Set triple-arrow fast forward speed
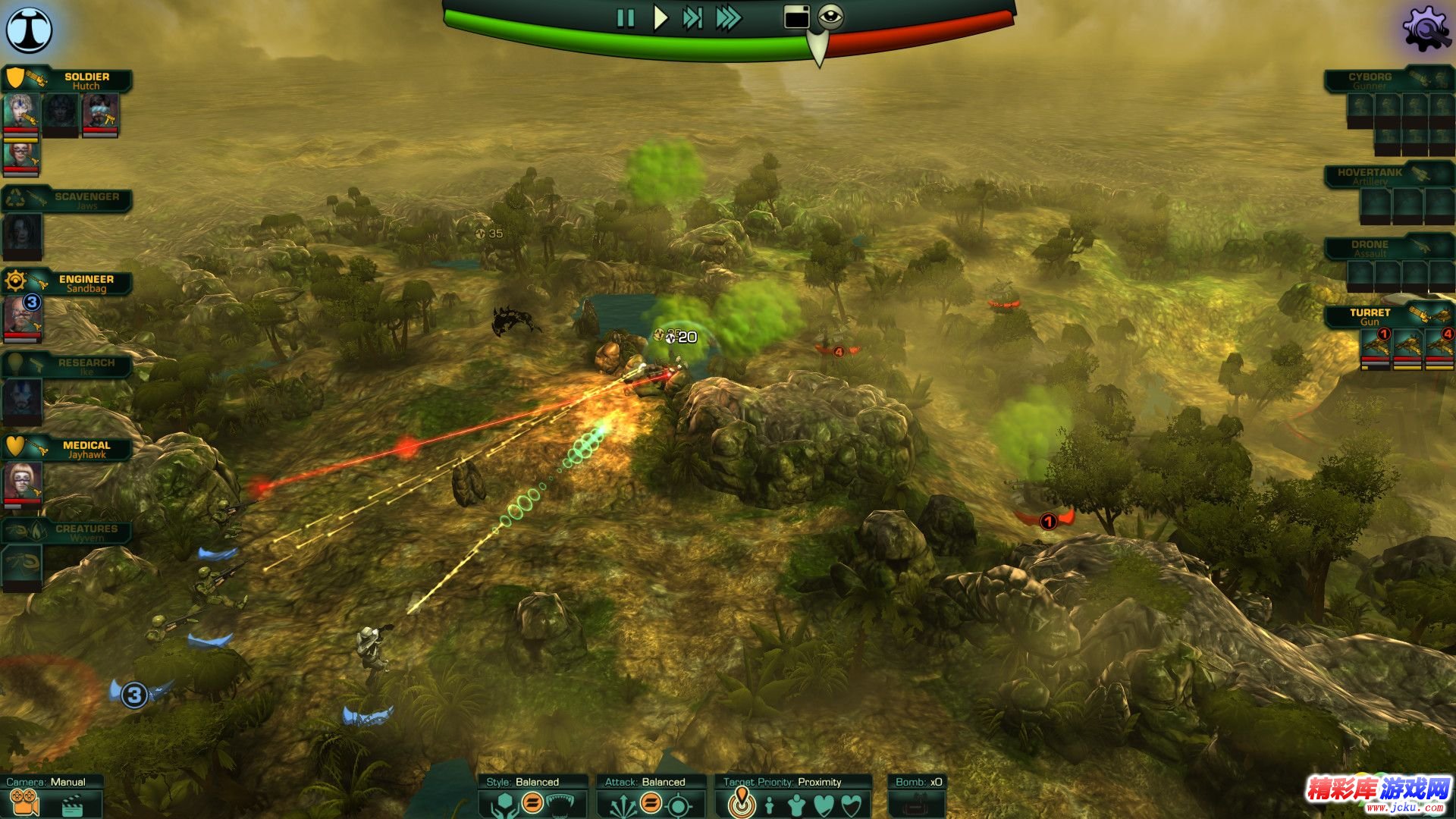 tap(728, 18)
